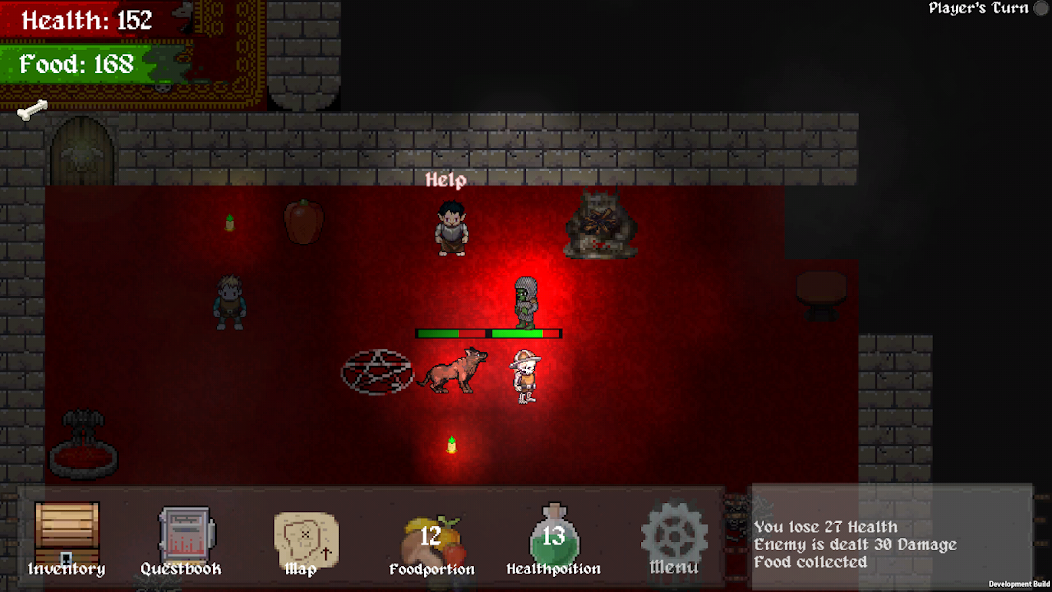Open the Inventory chest

point(67,538)
